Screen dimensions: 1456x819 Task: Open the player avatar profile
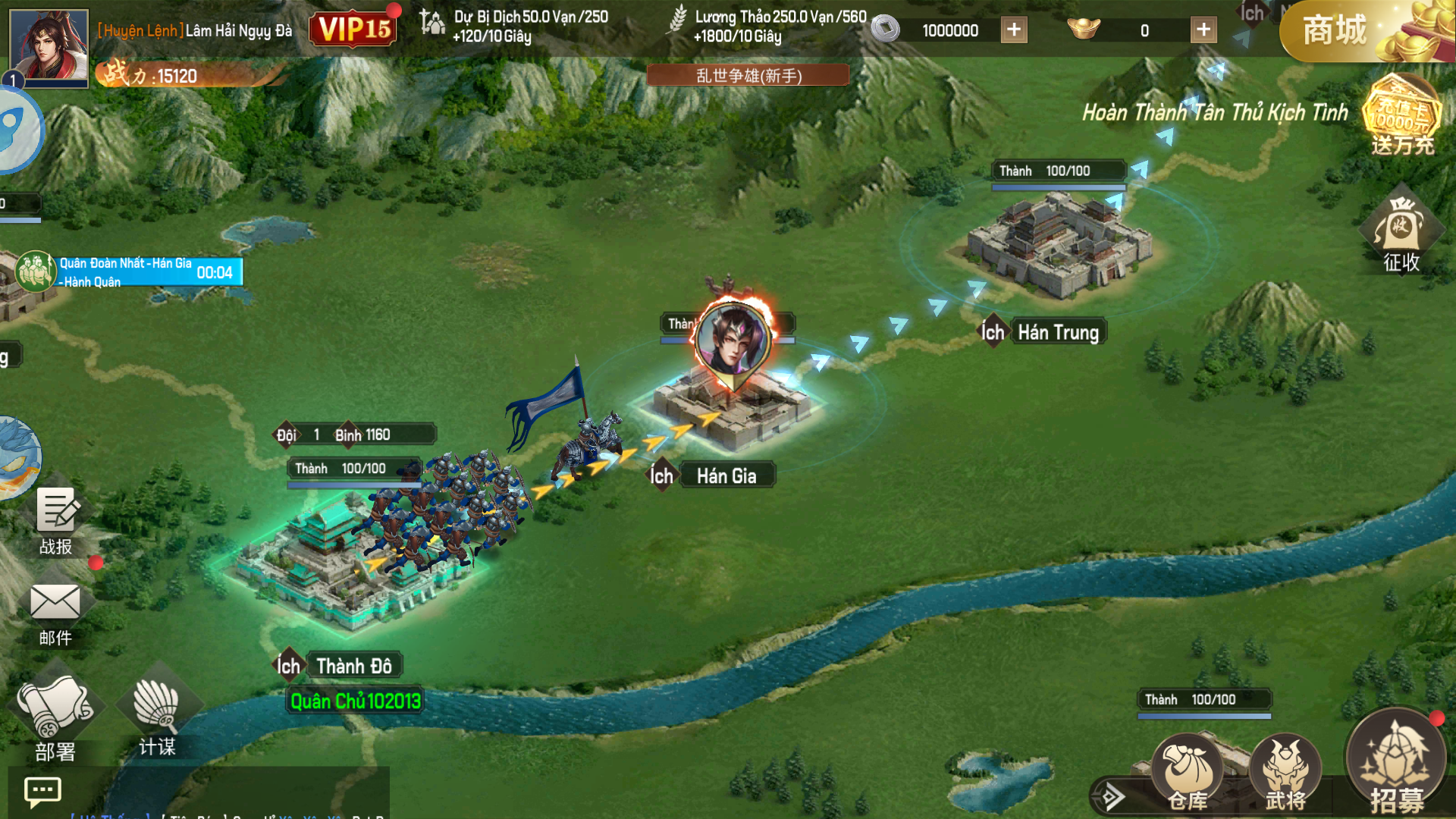click(49, 45)
